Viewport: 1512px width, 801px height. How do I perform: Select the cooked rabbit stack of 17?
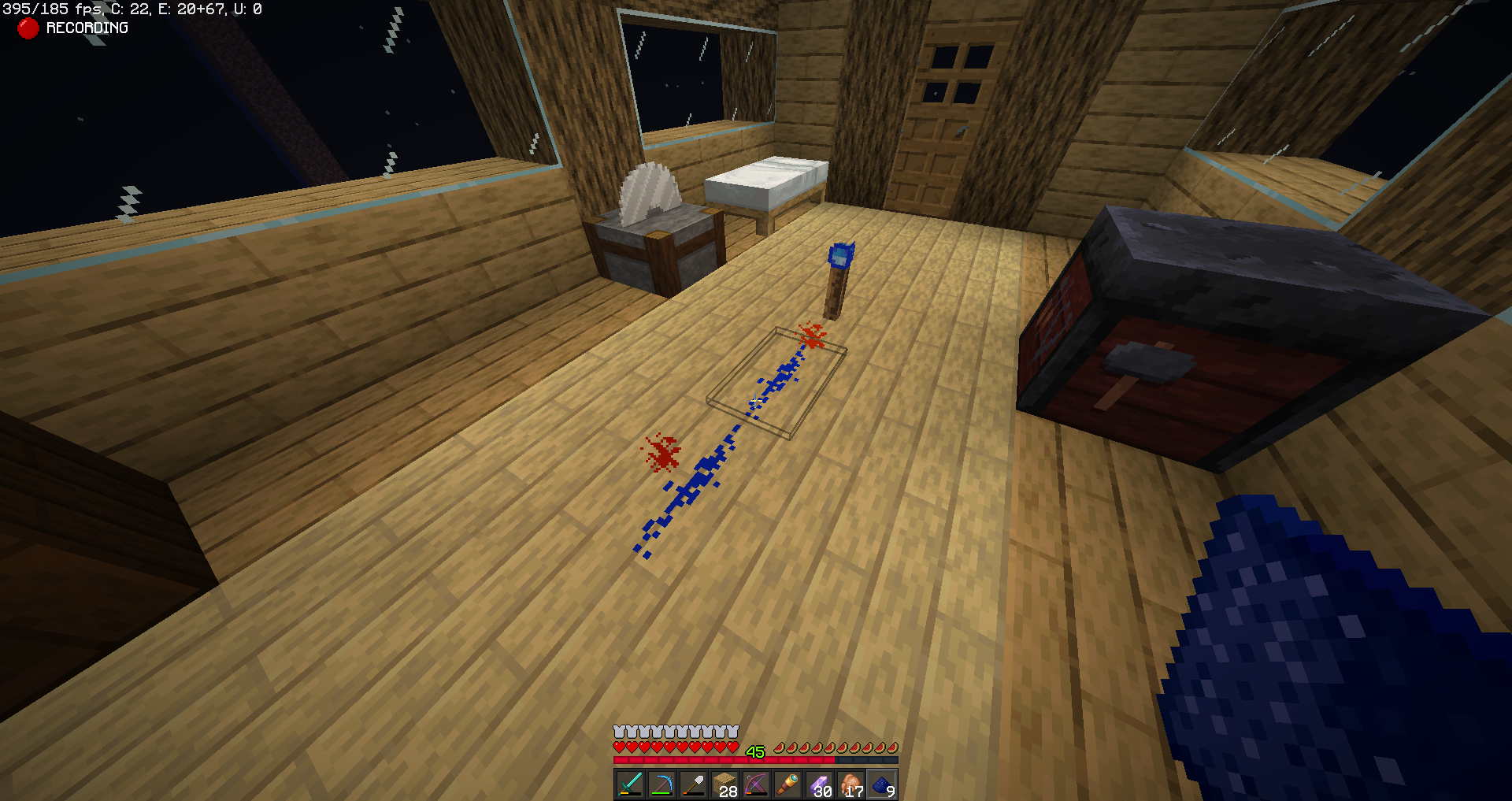[x=851, y=787]
